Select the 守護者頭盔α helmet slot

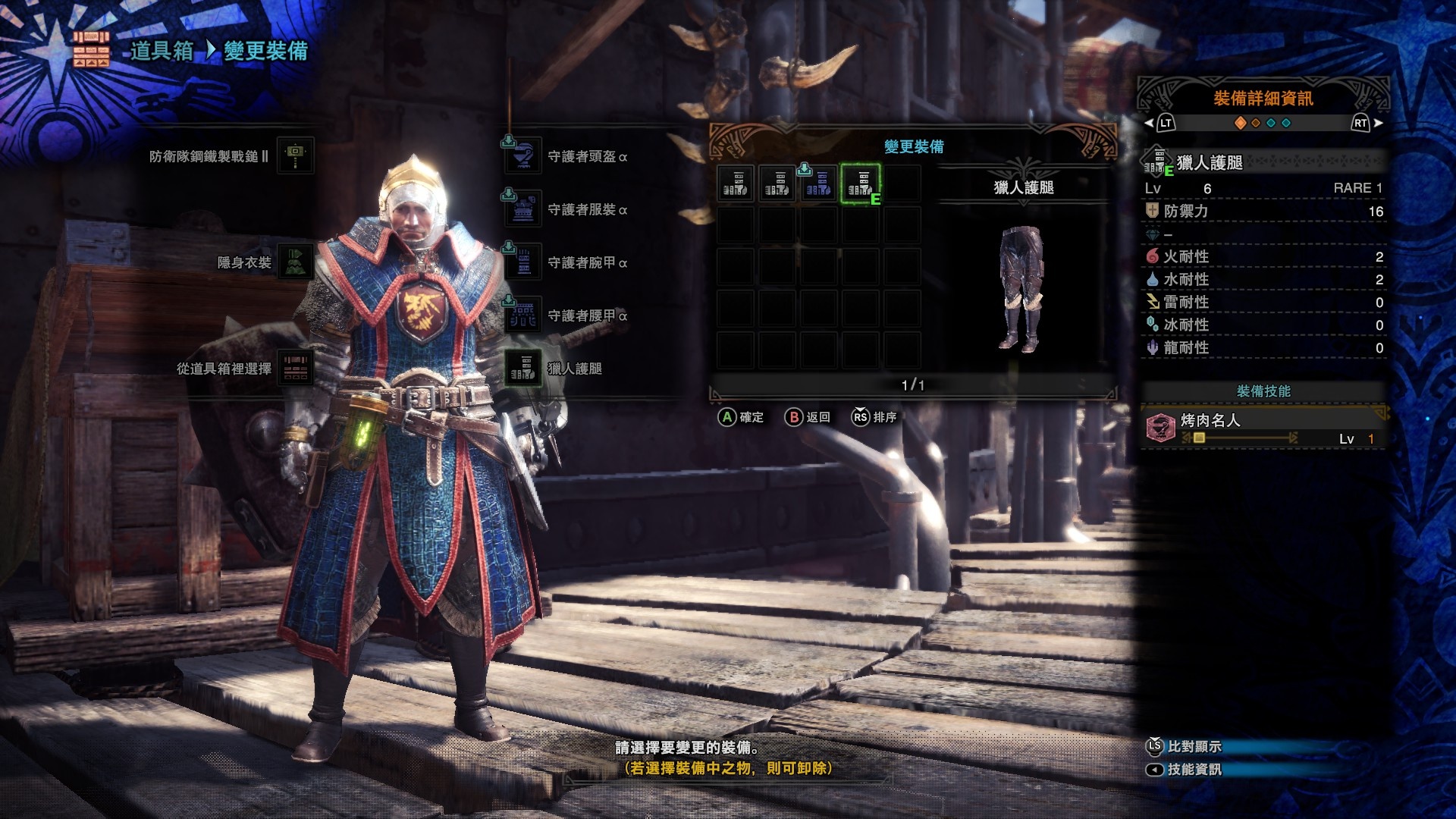pyautogui.click(x=523, y=156)
